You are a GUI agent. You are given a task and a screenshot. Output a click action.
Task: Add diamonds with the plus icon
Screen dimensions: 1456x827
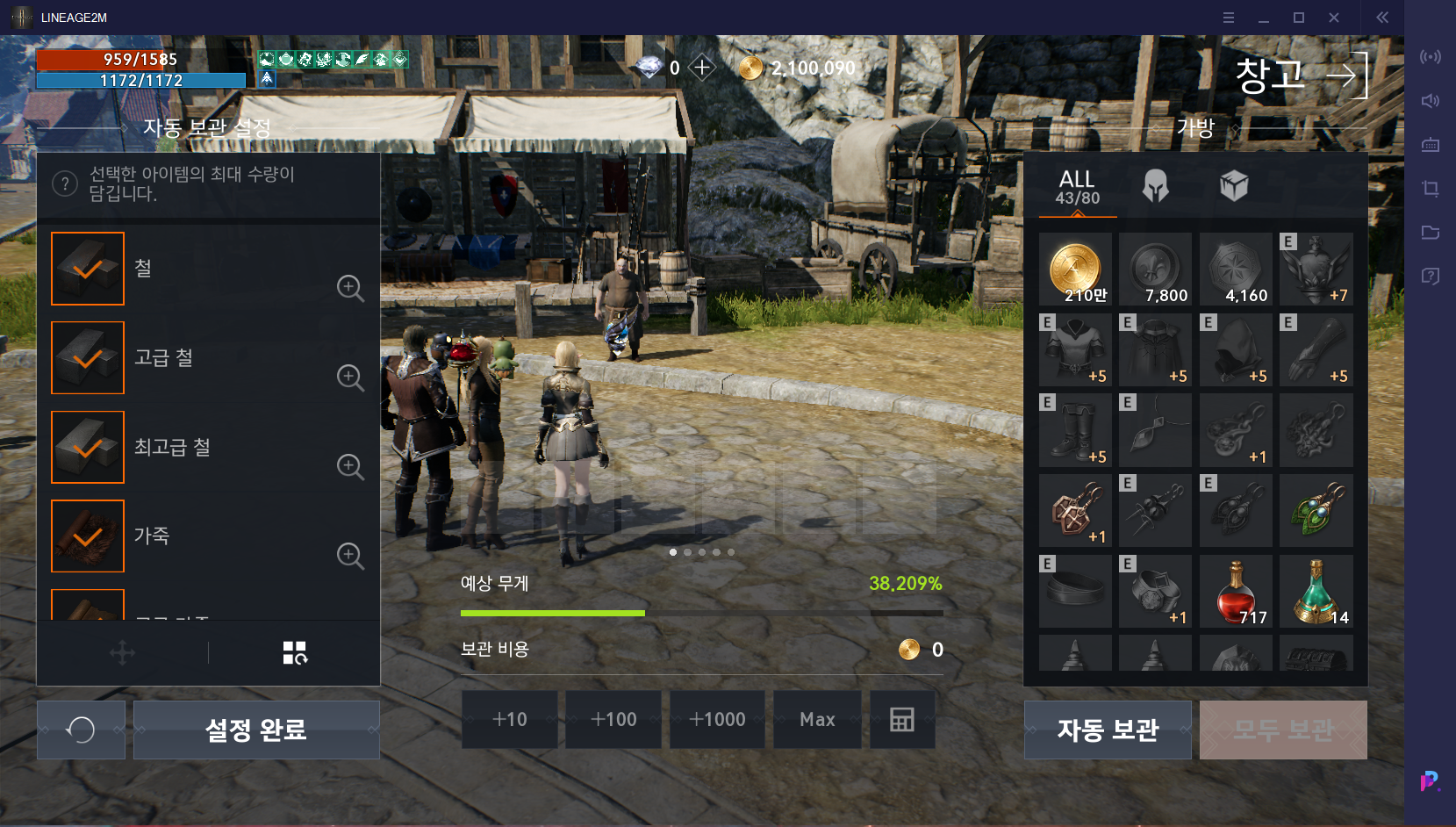[702, 68]
